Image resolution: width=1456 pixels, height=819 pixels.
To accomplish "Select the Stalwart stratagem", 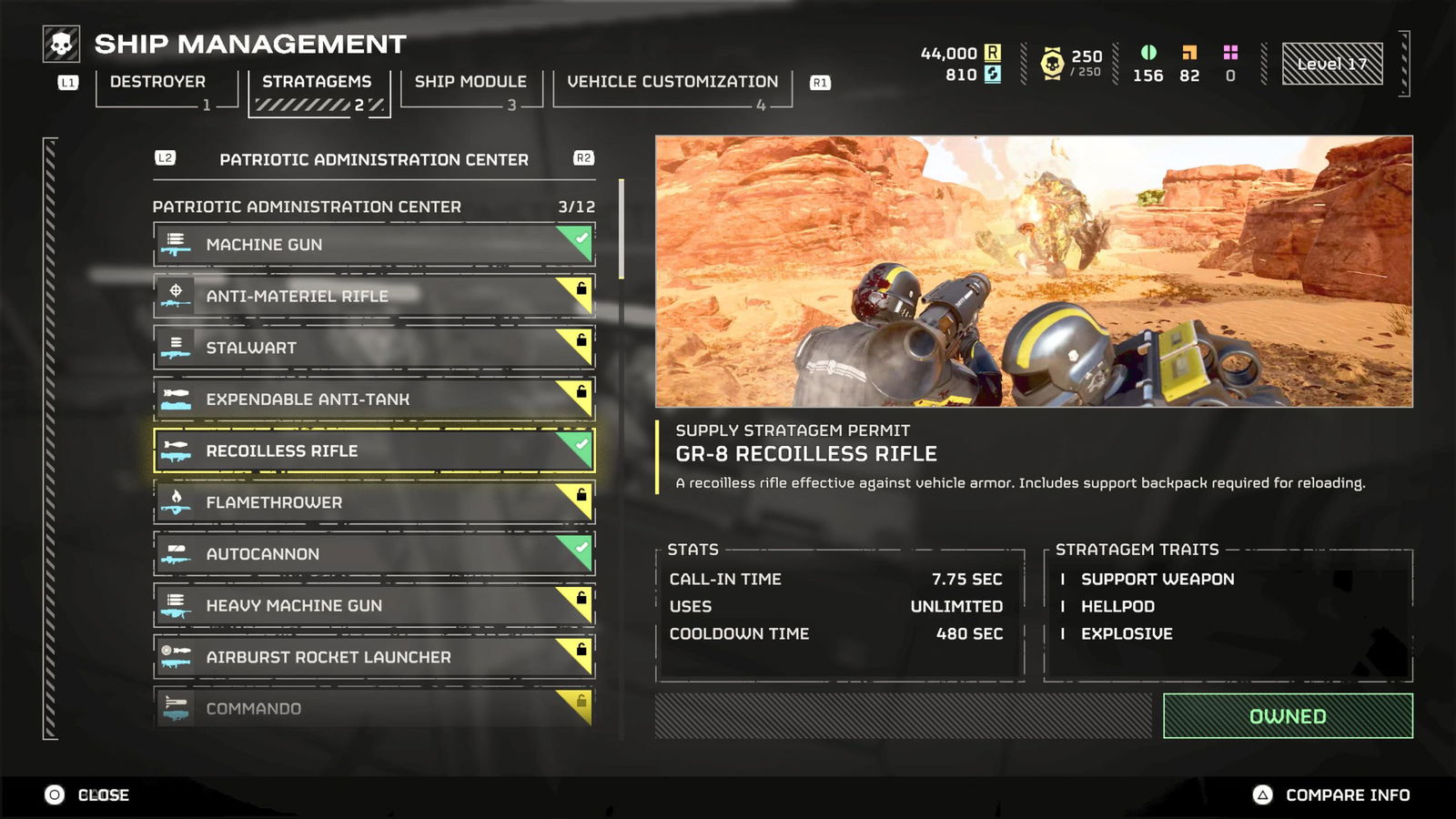I will pyautogui.click(x=374, y=348).
